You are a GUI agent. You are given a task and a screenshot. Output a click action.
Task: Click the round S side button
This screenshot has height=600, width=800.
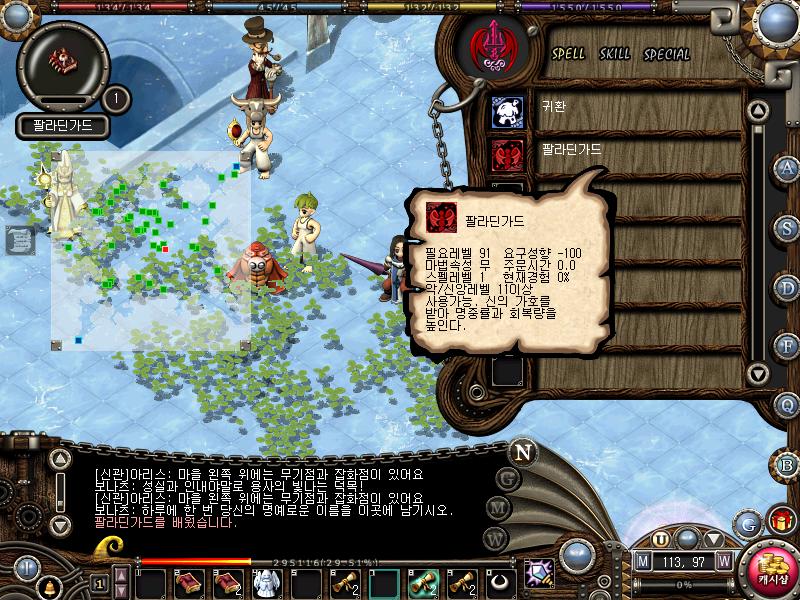point(788,227)
